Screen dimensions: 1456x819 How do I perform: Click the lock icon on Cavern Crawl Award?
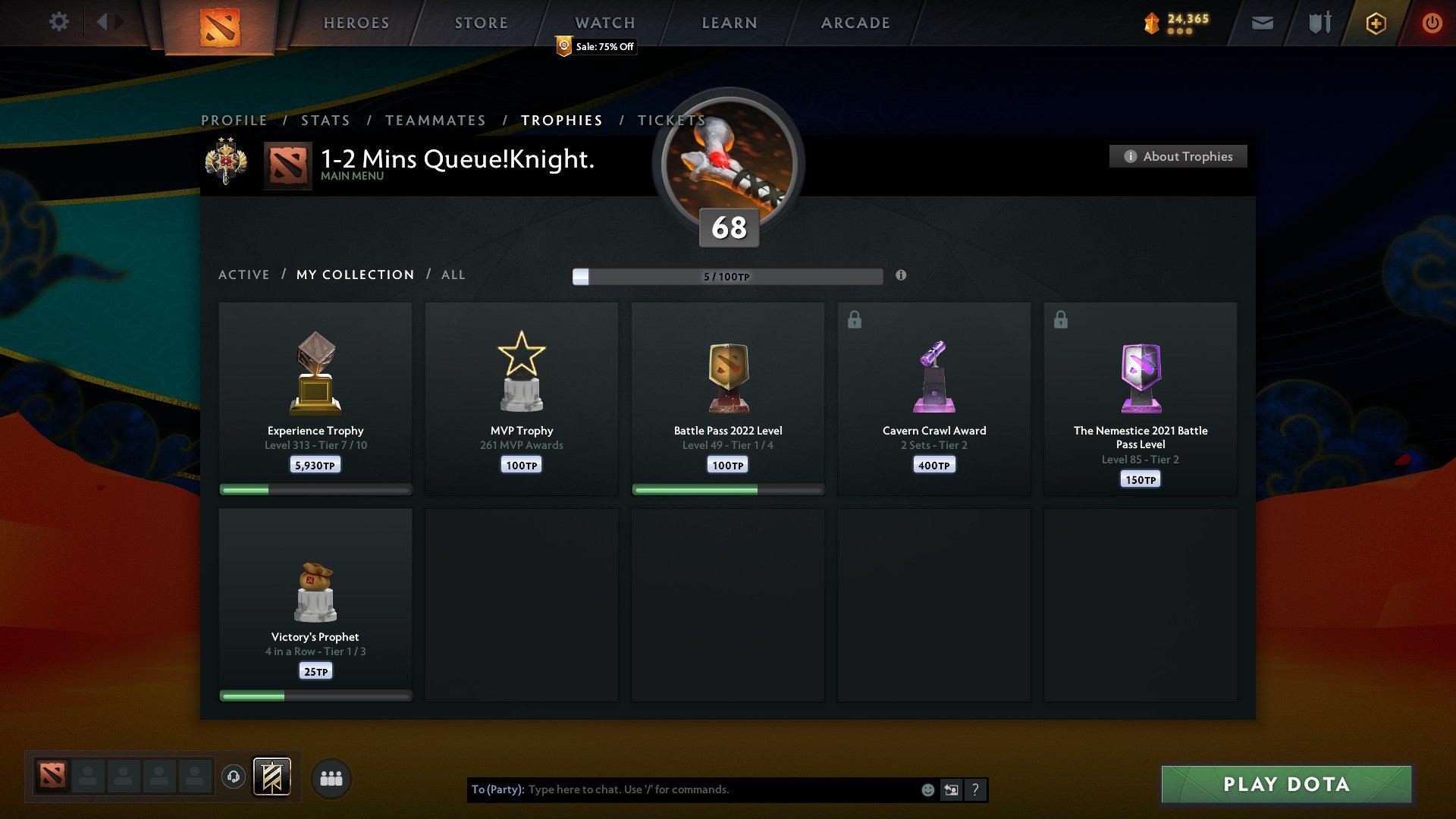tap(854, 319)
